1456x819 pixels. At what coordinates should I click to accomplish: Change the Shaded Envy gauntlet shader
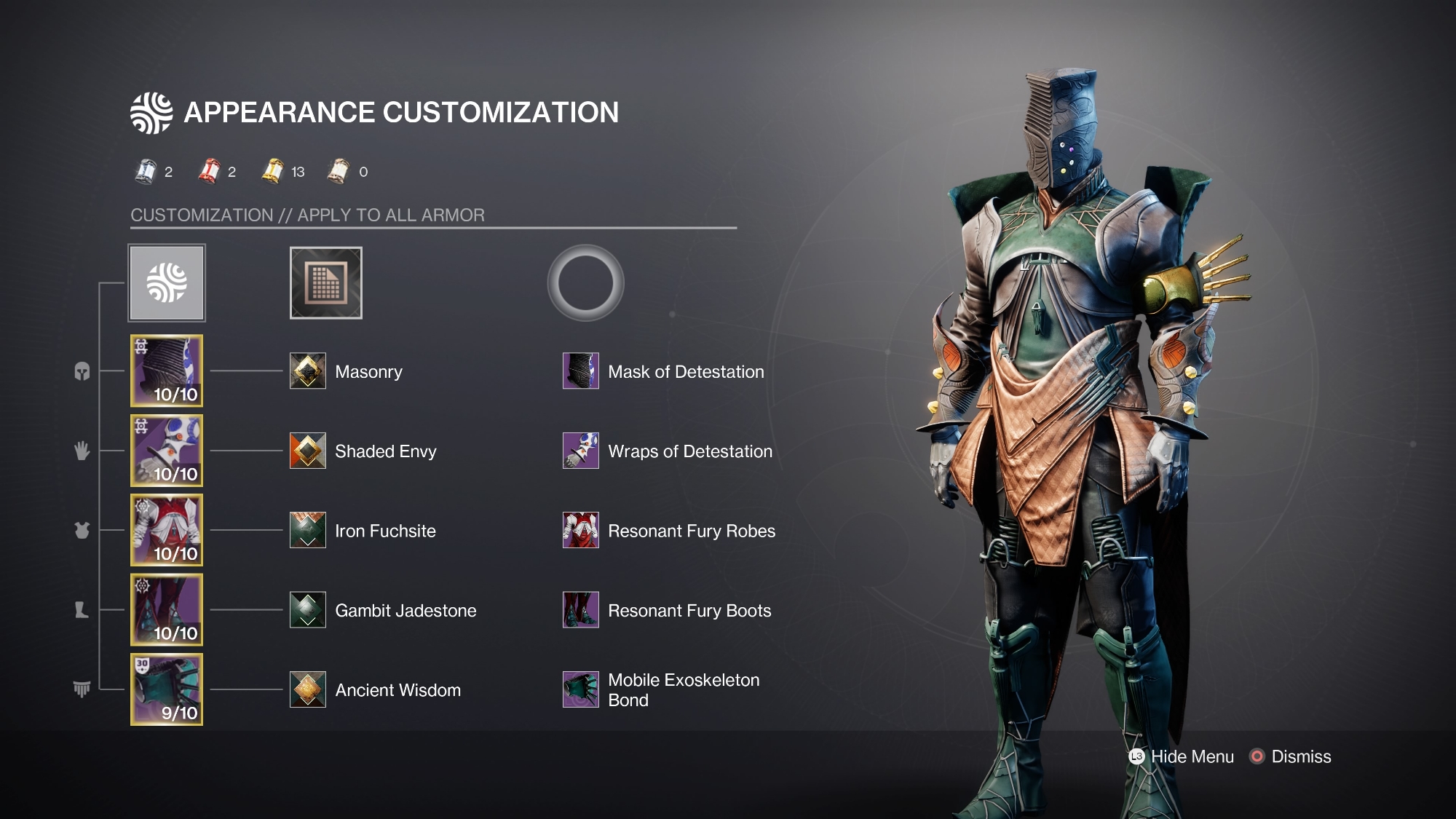[x=308, y=451]
